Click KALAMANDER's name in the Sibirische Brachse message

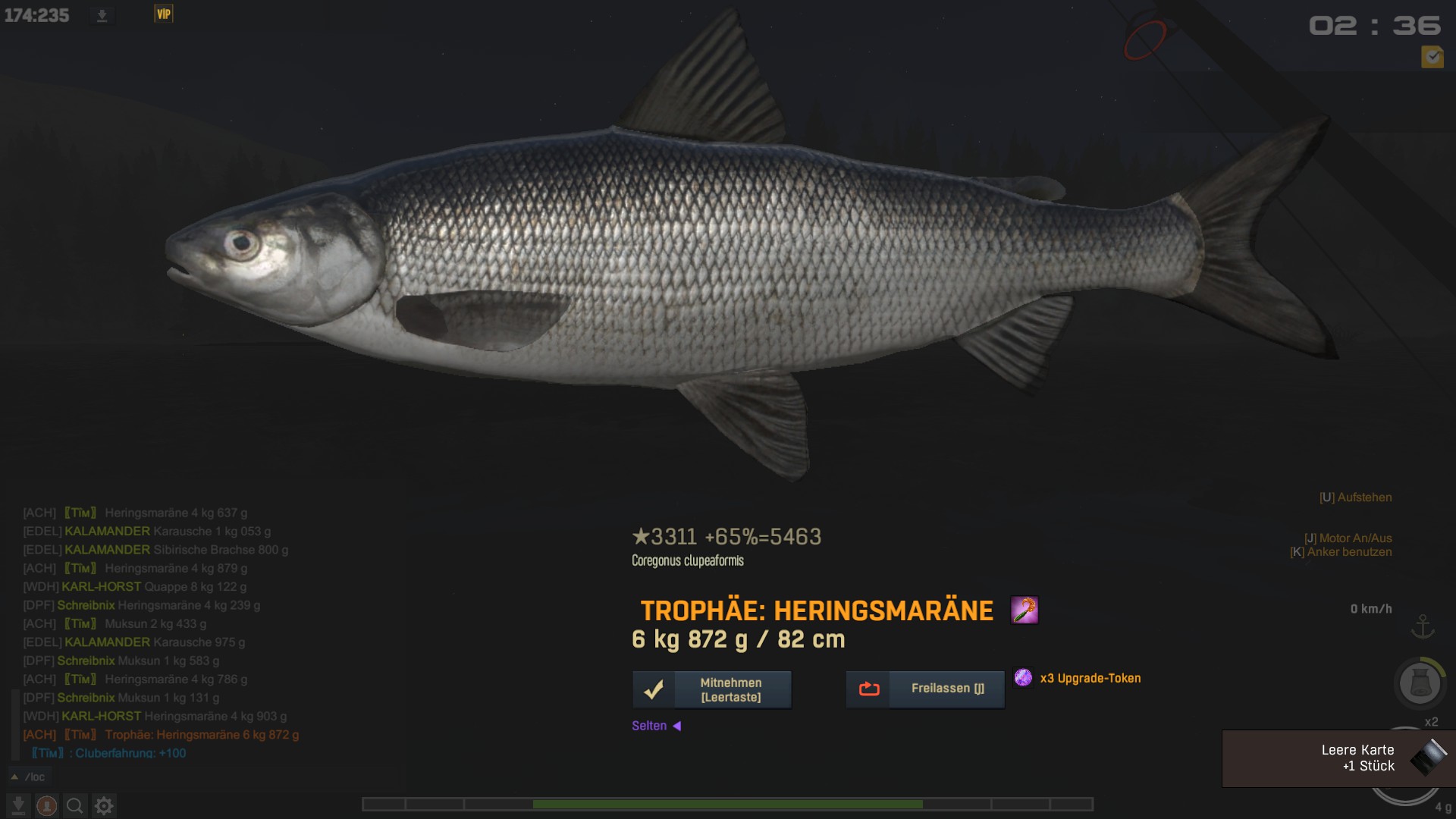pos(107,550)
